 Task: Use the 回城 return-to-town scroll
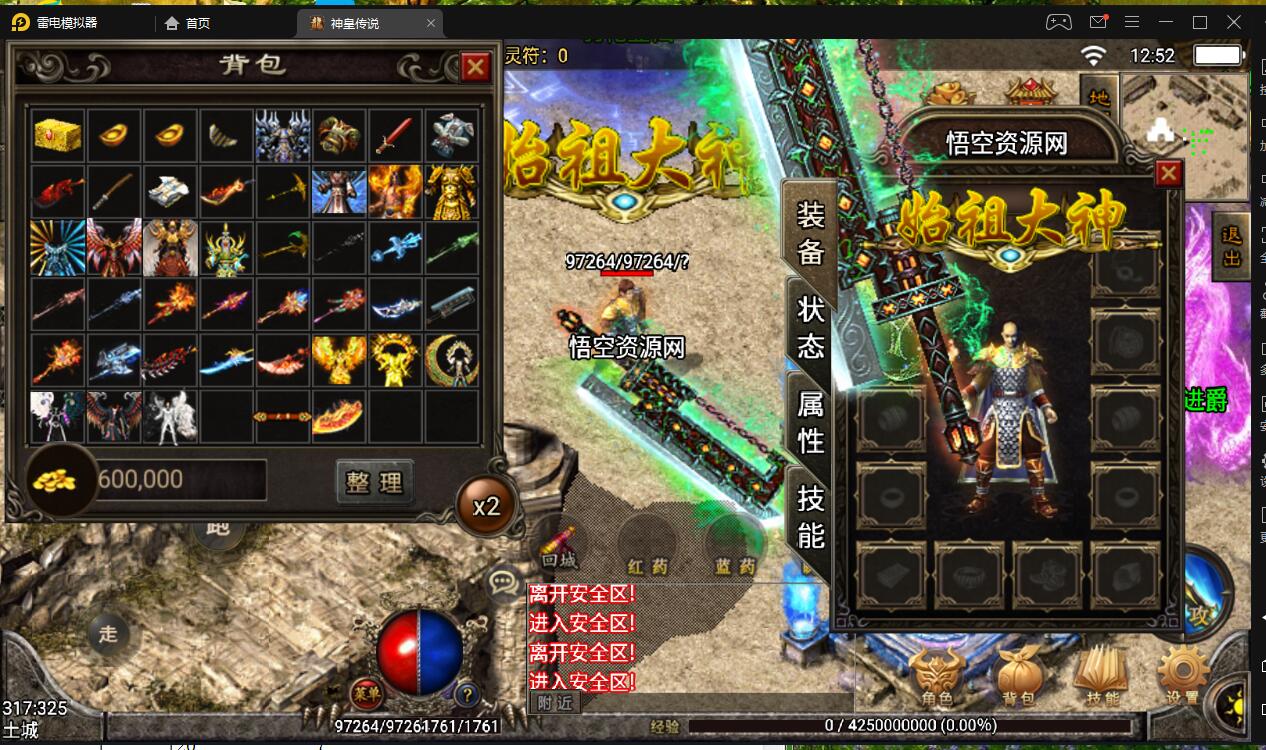pyautogui.click(x=559, y=548)
